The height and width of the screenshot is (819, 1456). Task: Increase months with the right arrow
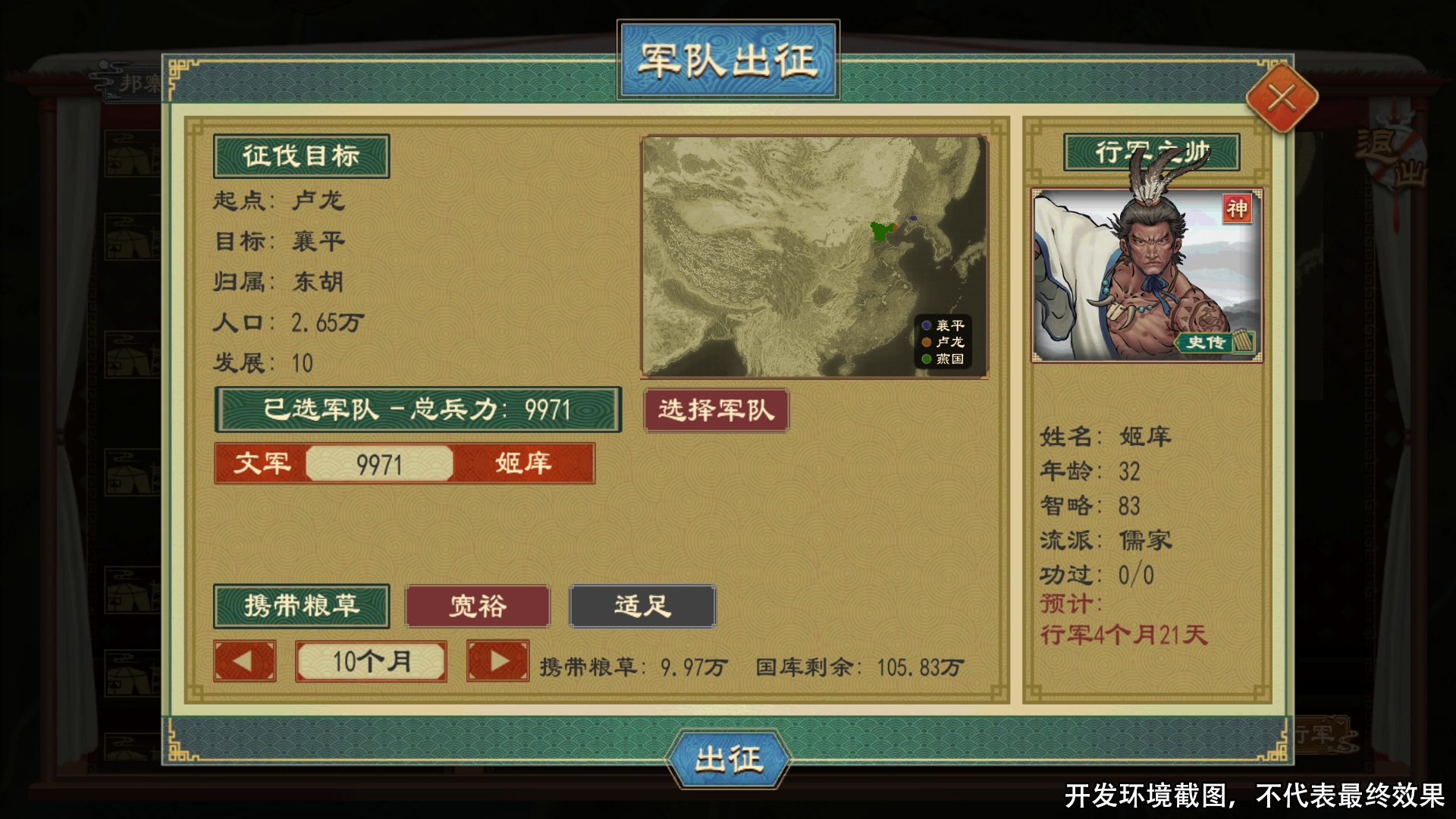tap(497, 662)
